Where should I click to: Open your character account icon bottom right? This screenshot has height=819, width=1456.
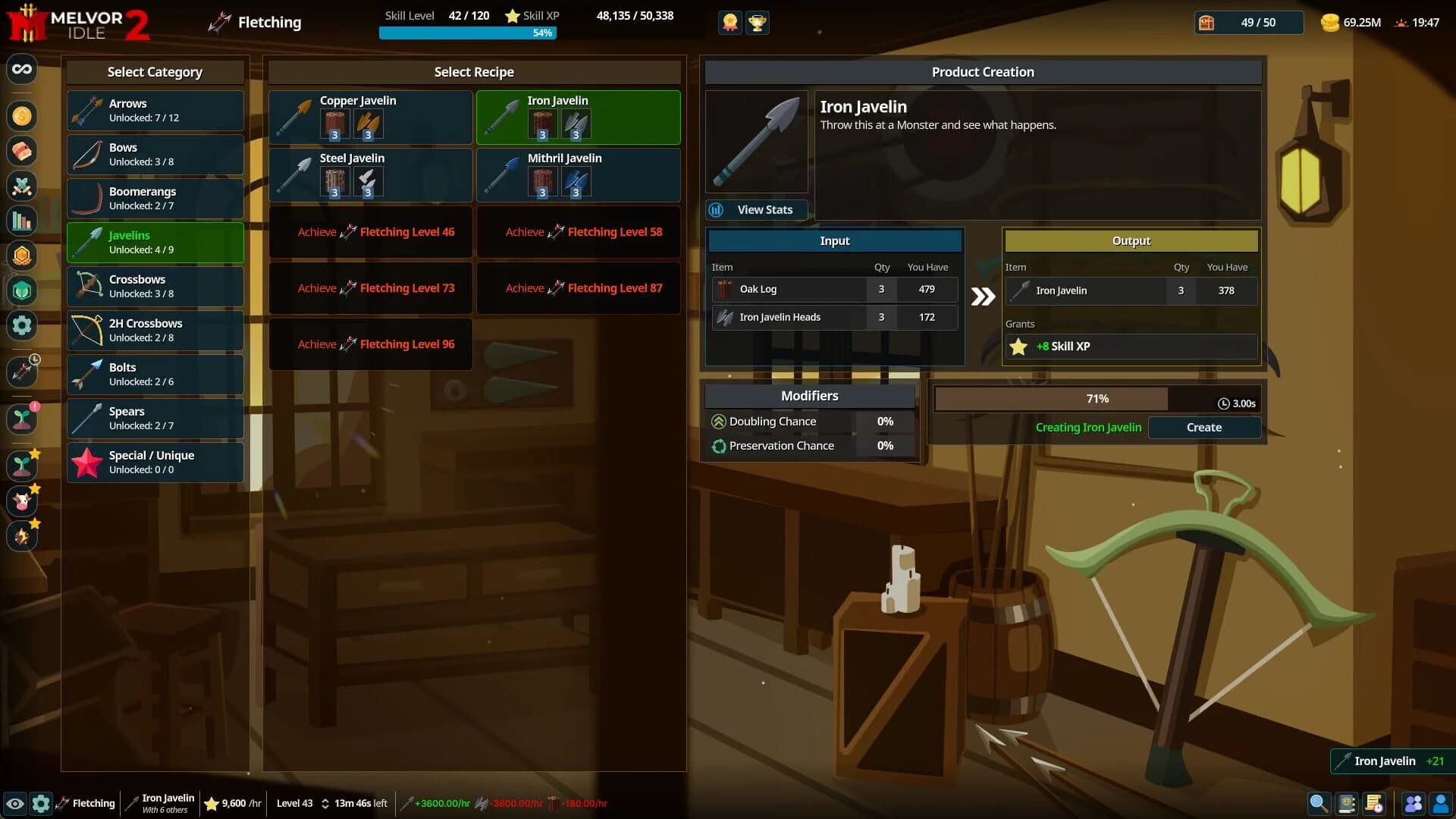pos(1441,803)
